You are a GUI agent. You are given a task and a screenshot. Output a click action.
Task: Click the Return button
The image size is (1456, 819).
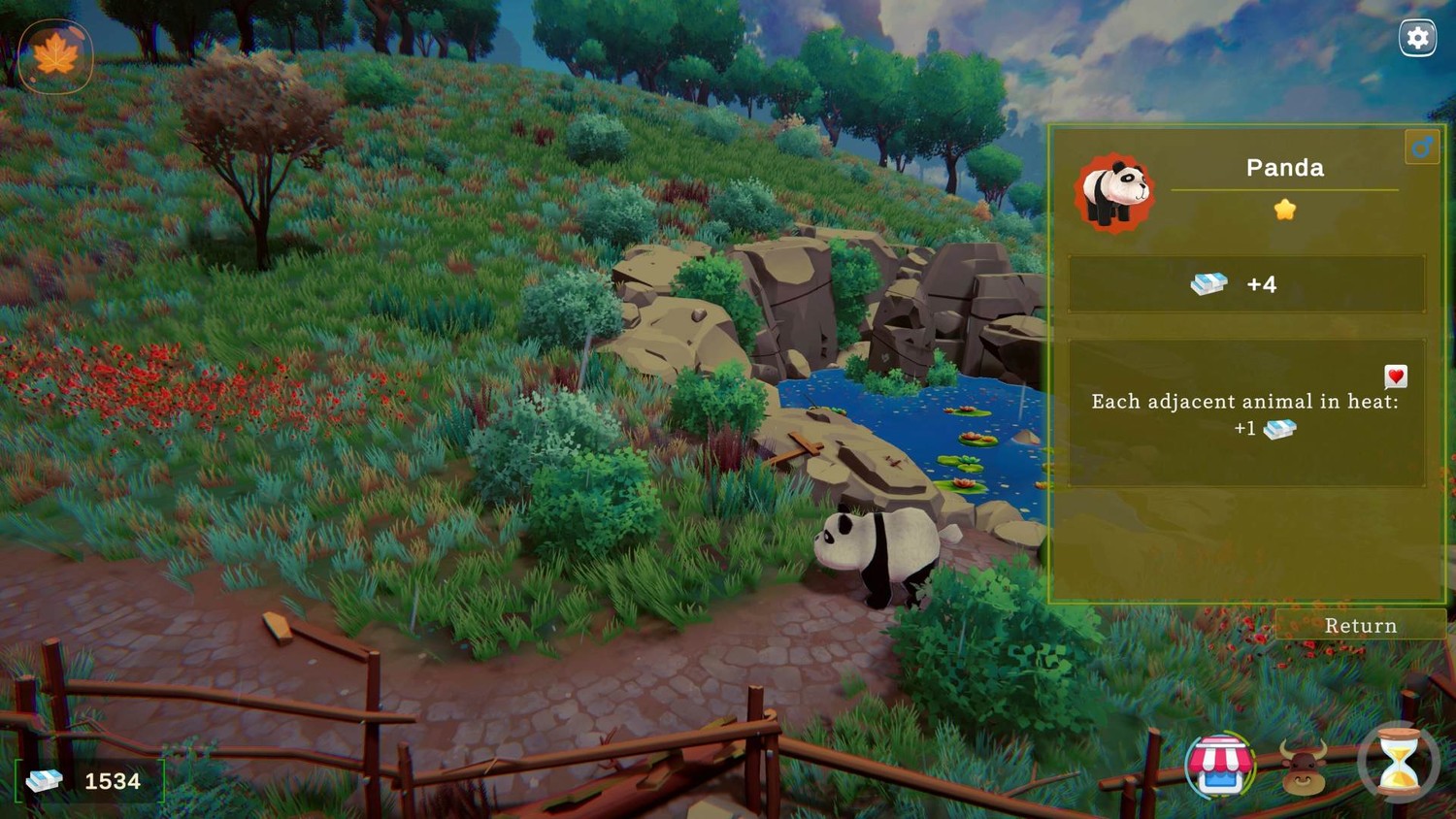point(1360,626)
